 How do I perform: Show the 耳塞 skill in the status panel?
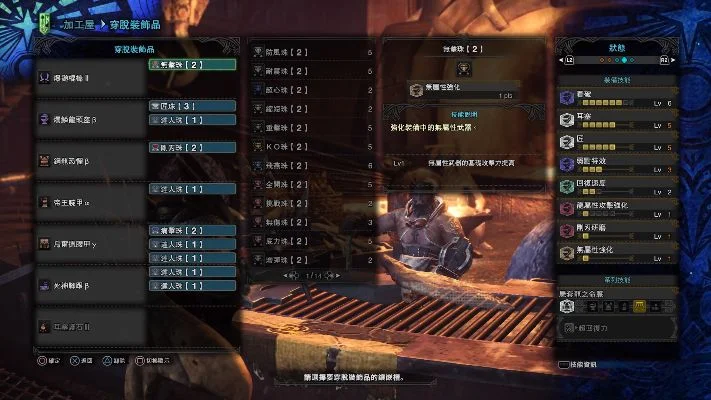[614, 120]
